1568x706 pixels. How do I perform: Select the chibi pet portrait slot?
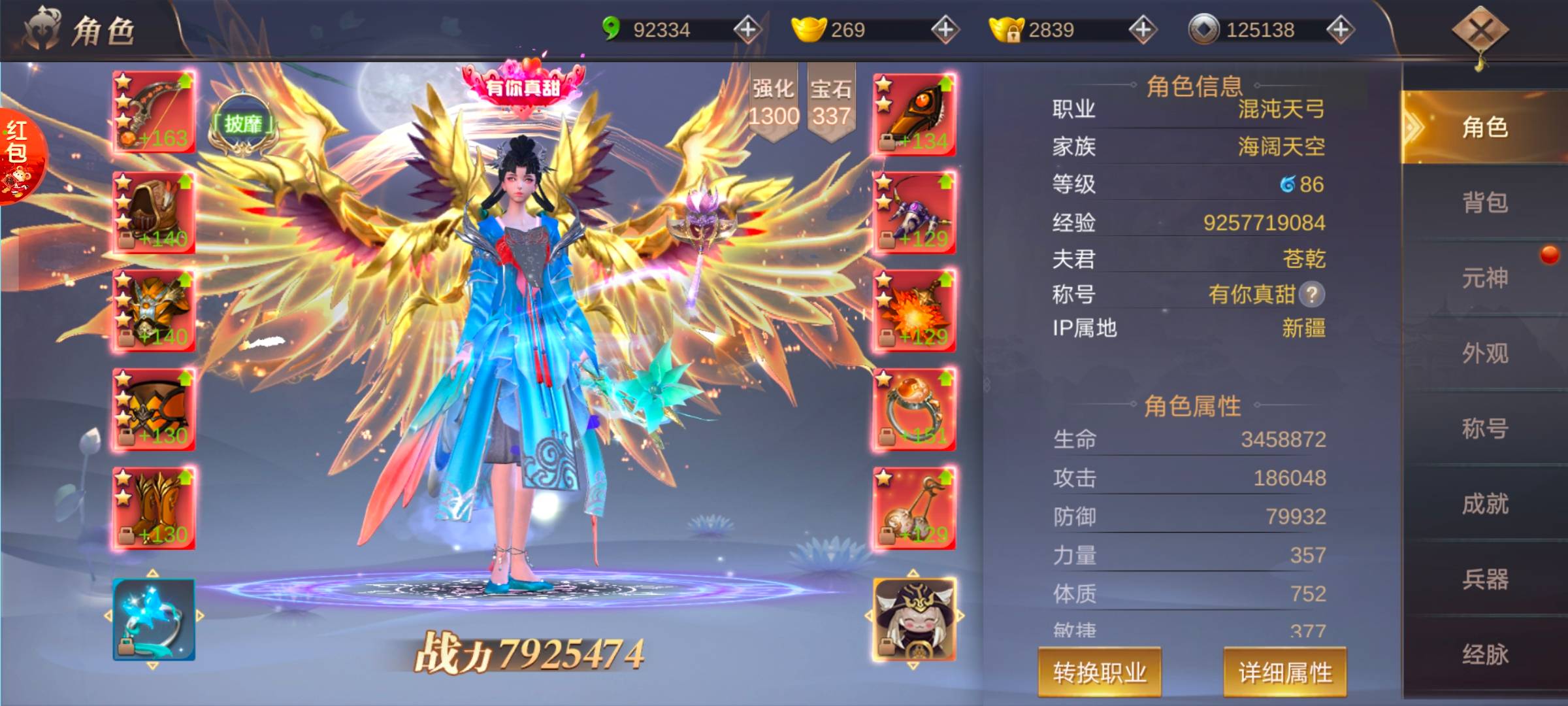(915, 618)
